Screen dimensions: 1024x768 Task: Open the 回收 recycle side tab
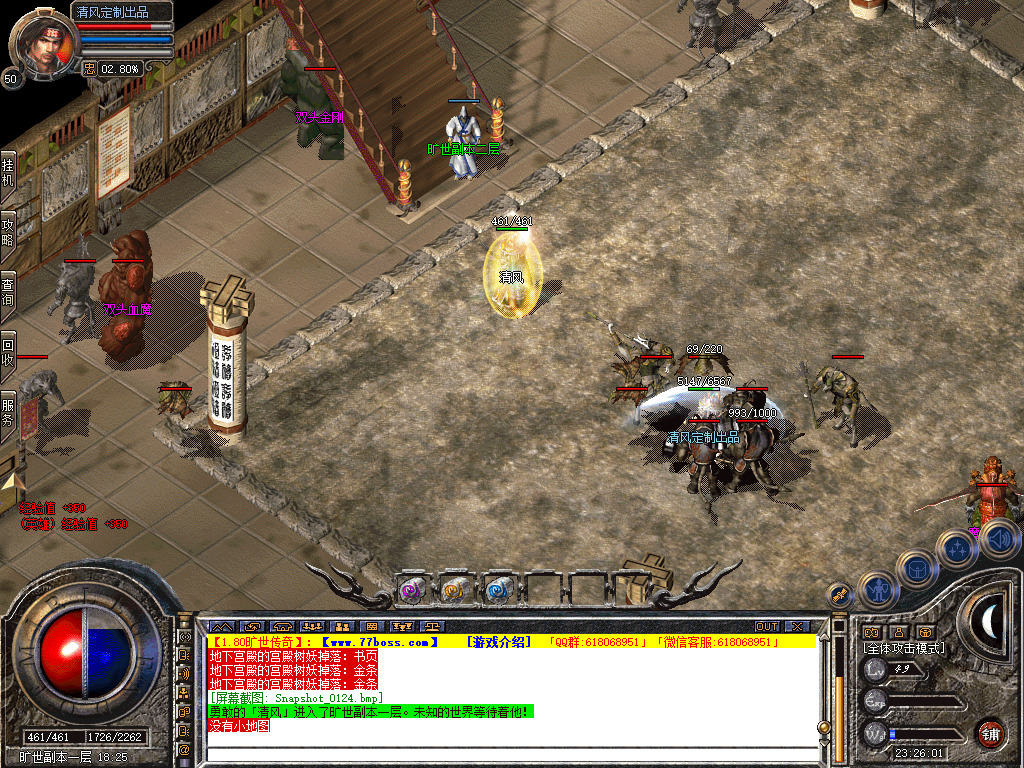pyautogui.click(x=8, y=350)
